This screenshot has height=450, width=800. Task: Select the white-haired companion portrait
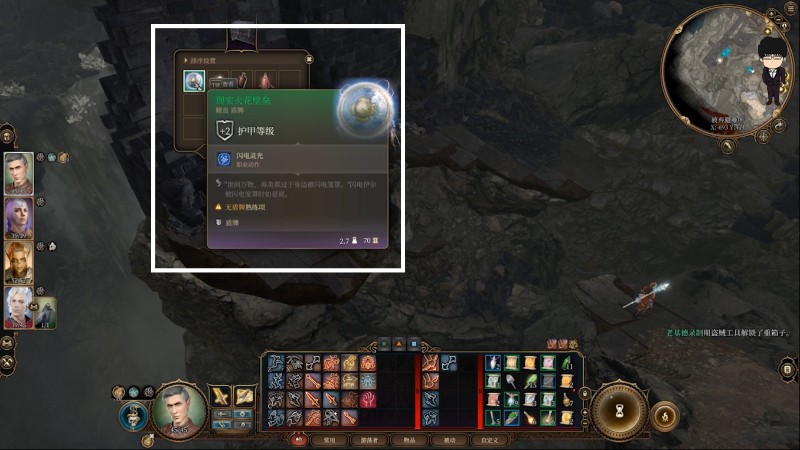click(x=18, y=308)
